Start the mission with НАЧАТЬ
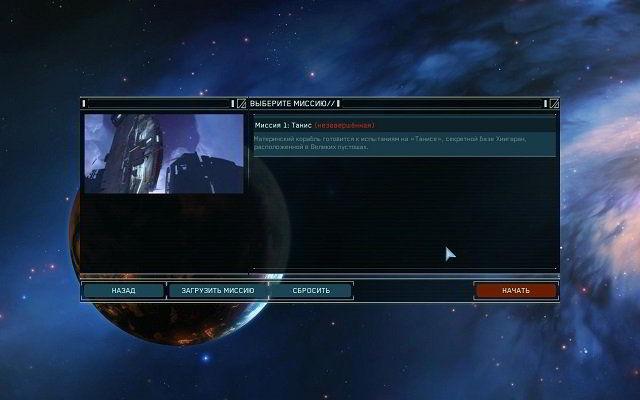The height and width of the screenshot is (400, 640). (x=515, y=291)
